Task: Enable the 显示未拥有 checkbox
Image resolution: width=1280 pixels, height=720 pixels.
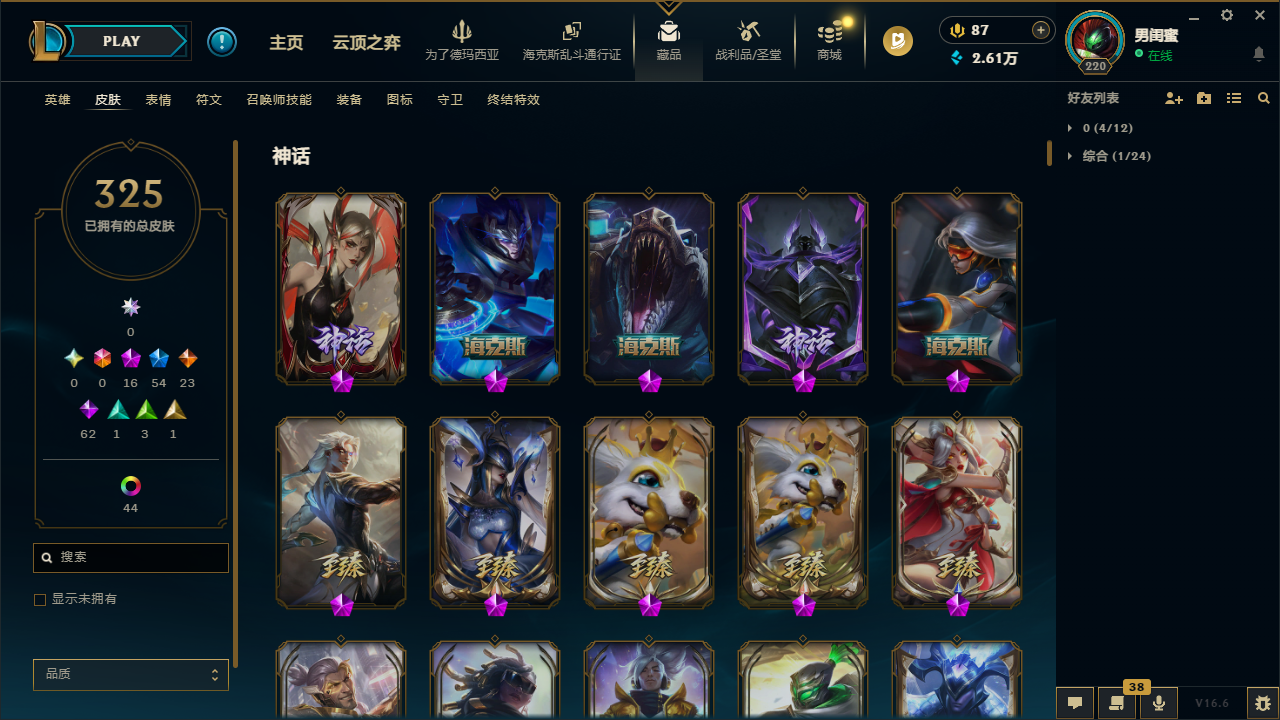Action: (40, 599)
